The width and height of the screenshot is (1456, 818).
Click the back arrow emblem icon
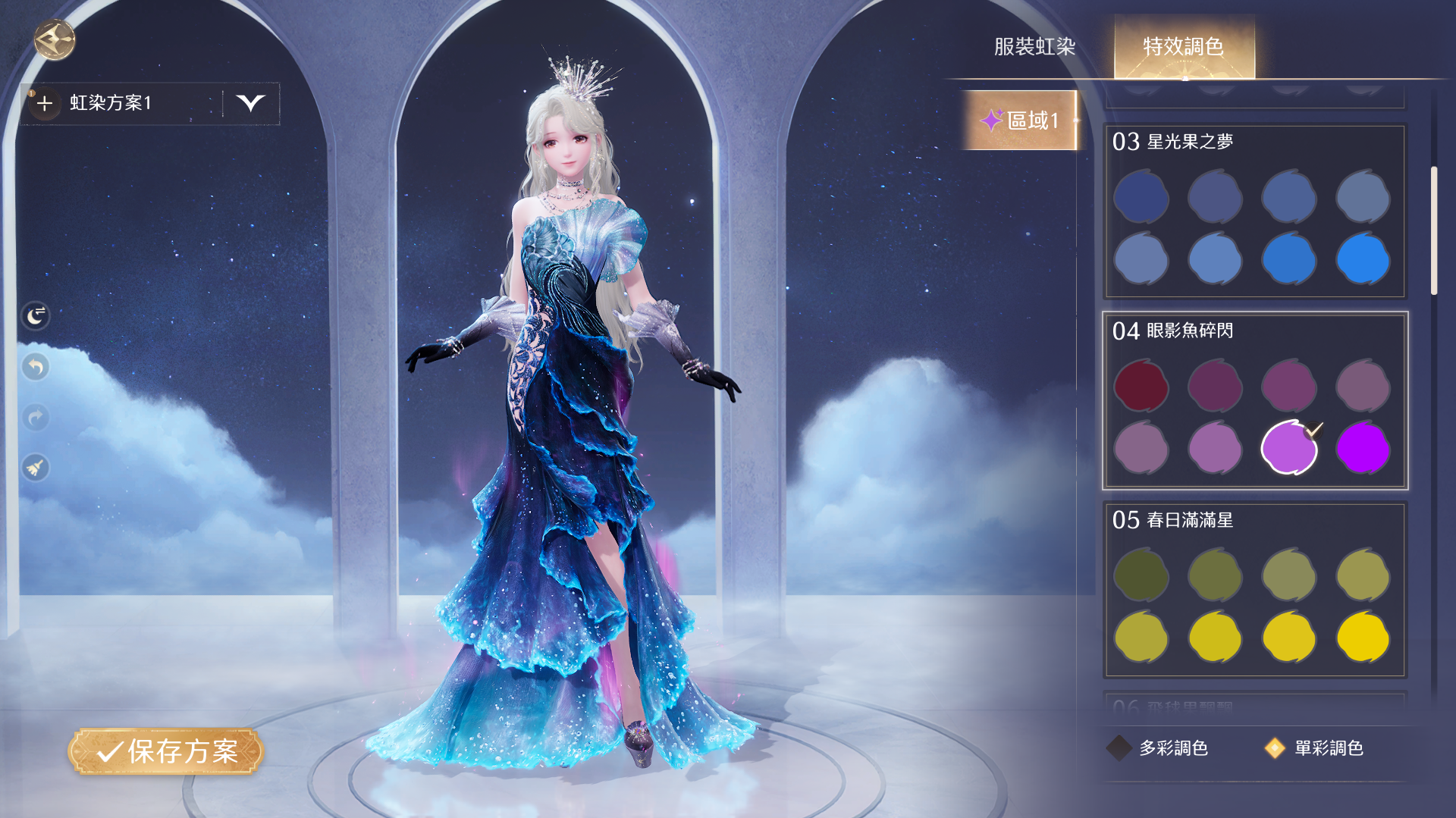[55, 39]
